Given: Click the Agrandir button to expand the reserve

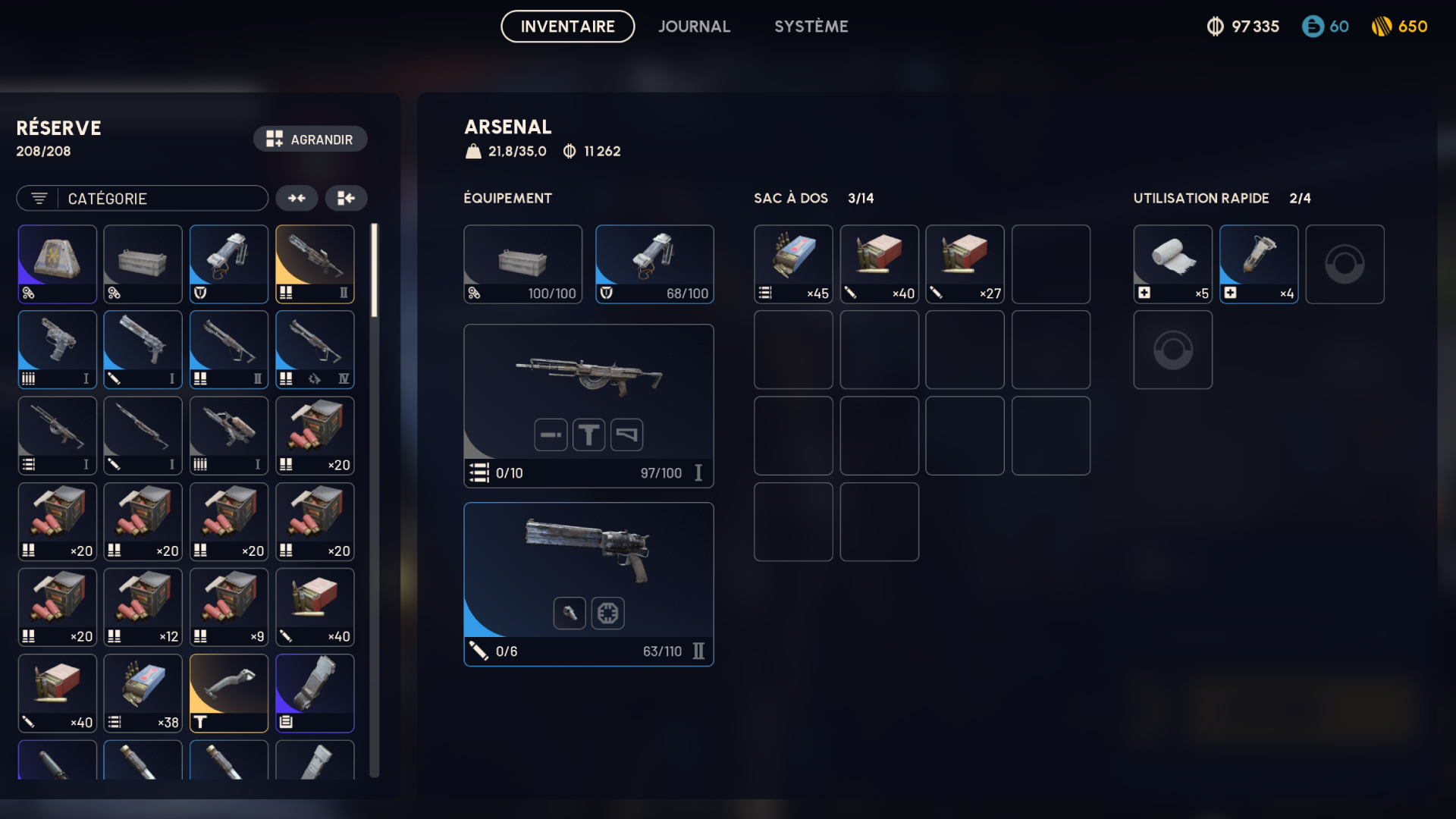Looking at the screenshot, I should pyautogui.click(x=310, y=140).
